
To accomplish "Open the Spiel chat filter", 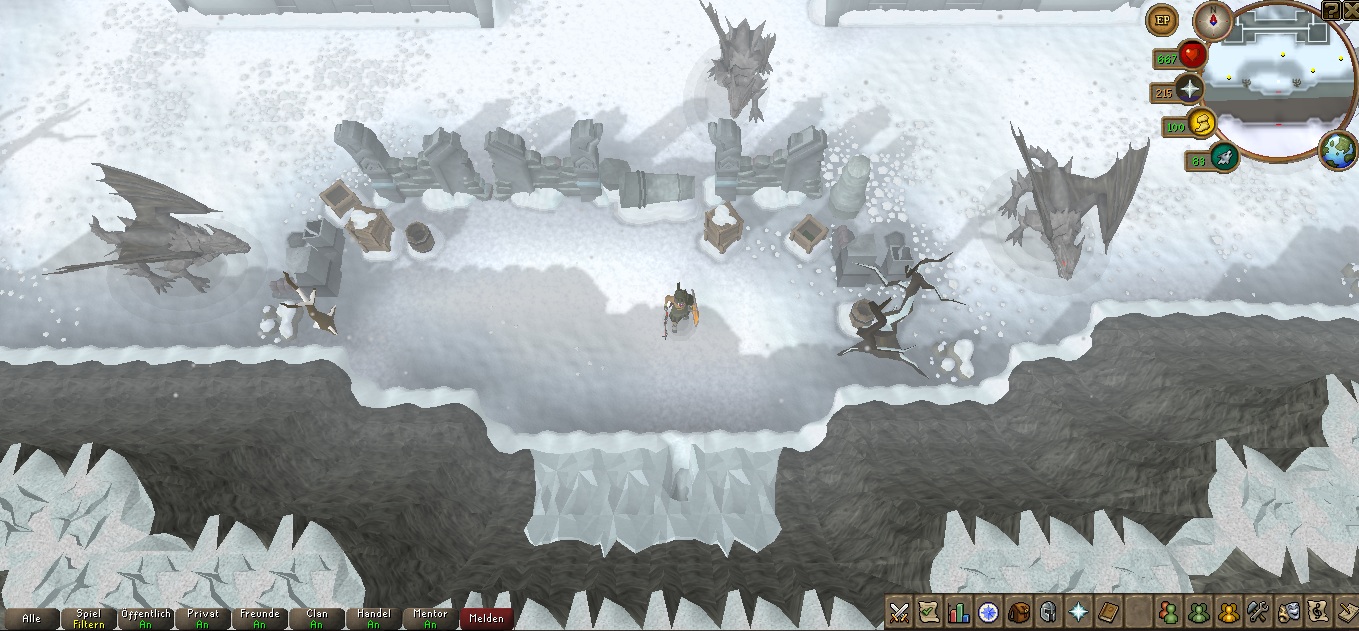I will [x=89, y=618].
